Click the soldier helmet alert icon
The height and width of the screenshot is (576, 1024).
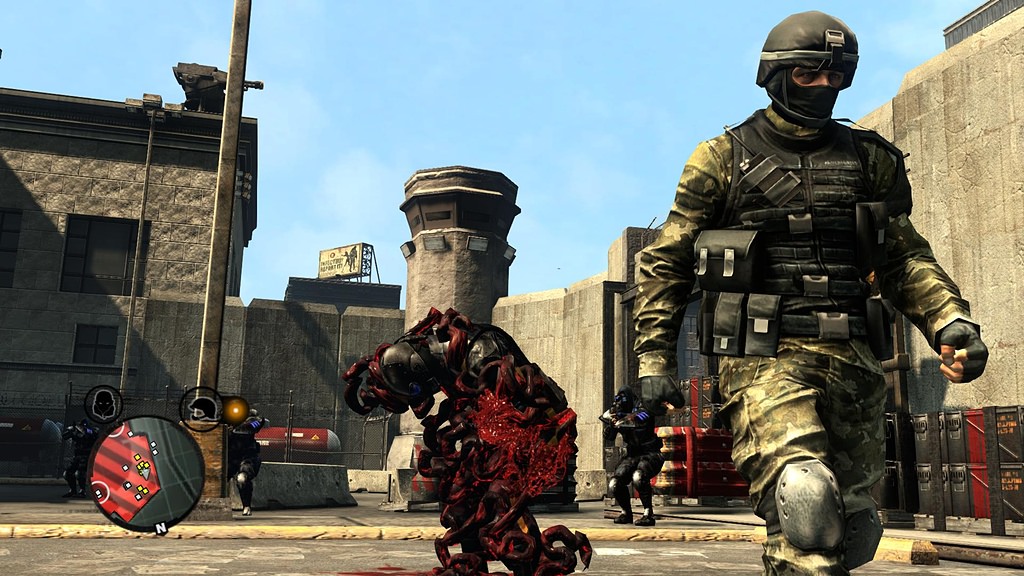point(201,408)
